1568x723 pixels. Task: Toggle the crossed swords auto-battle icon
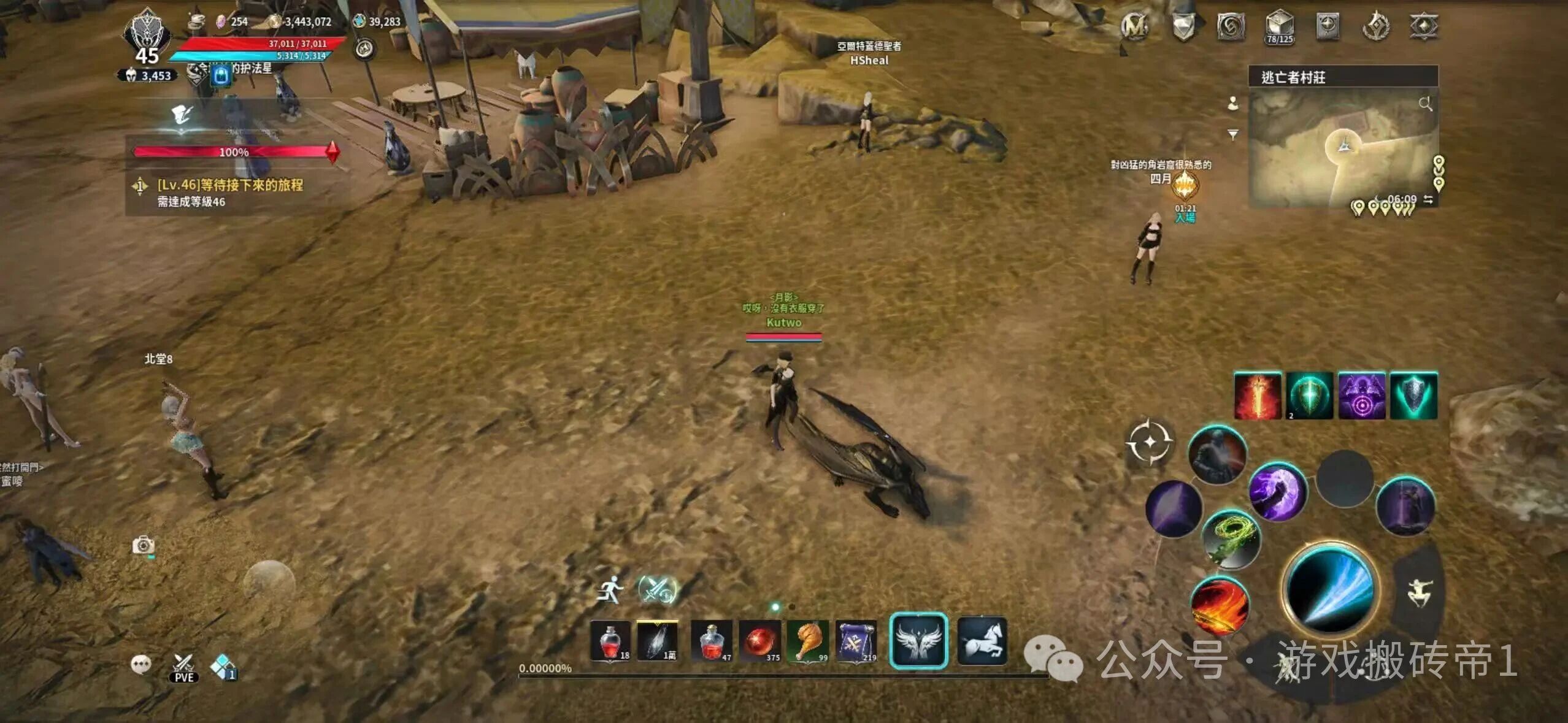[x=656, y=589]
